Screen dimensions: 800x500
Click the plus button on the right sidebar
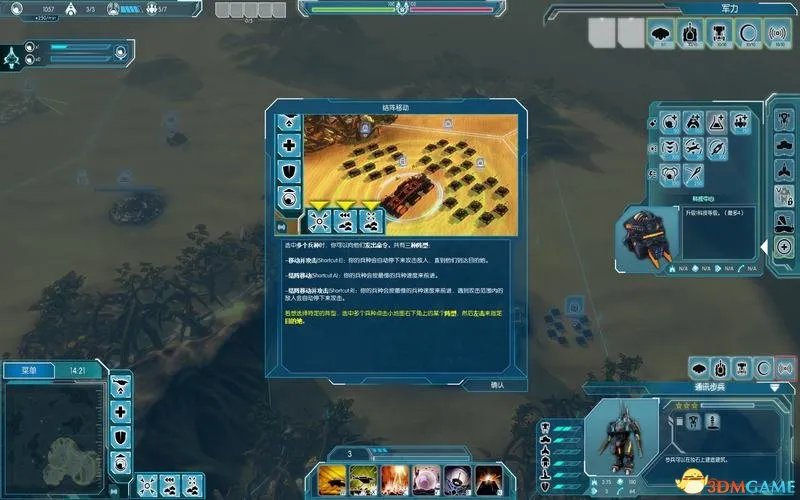tap(785, 247)
